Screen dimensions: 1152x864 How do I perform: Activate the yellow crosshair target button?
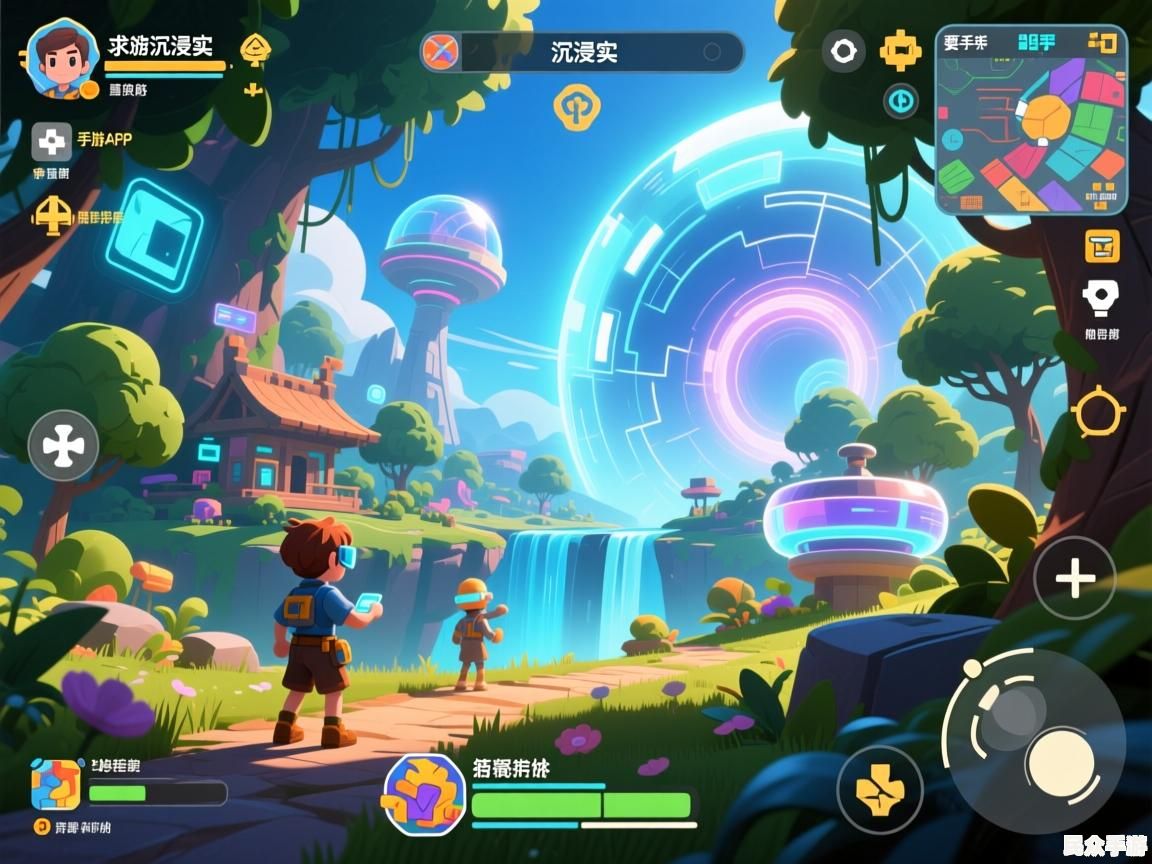[1098, 411]
